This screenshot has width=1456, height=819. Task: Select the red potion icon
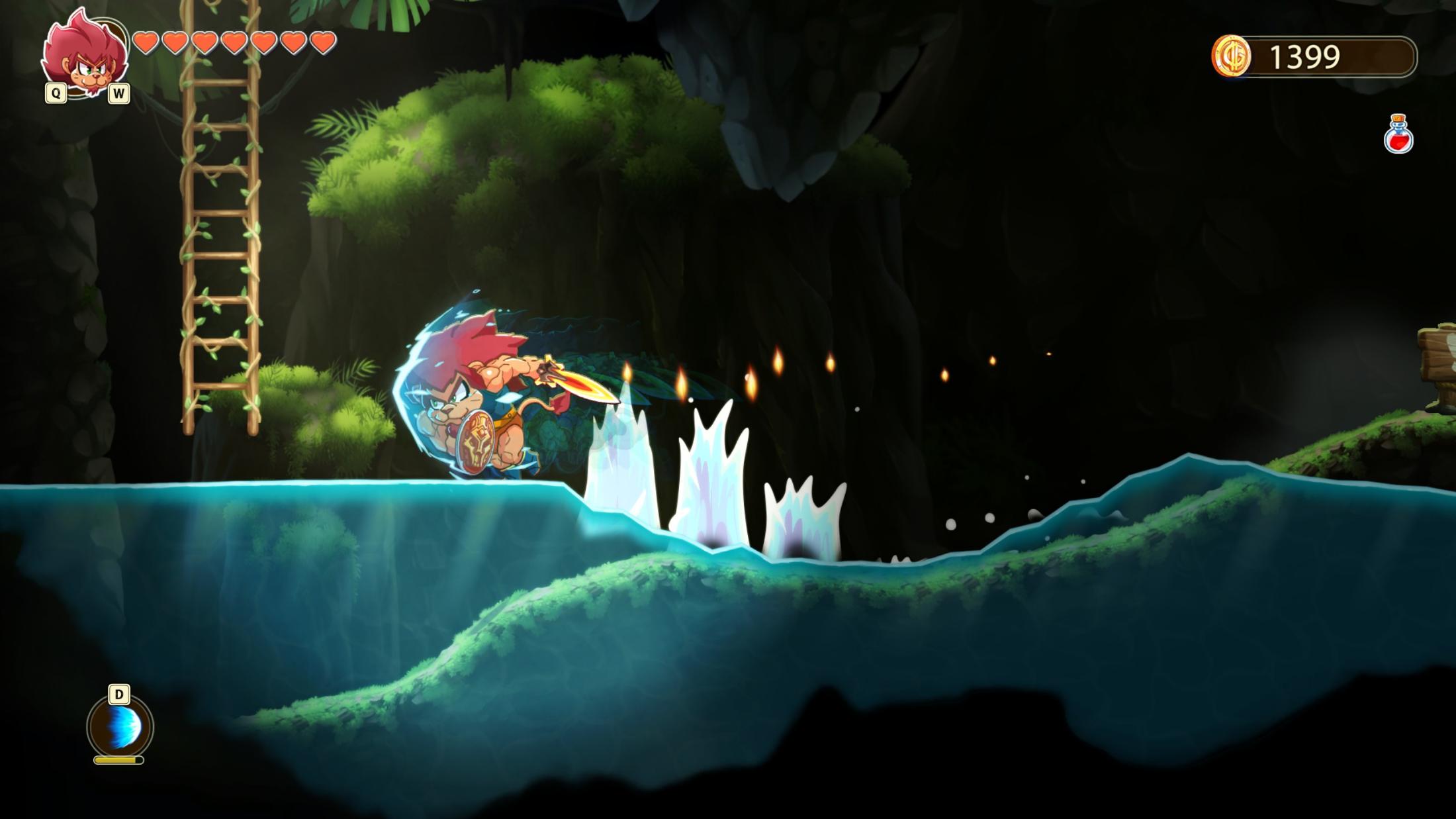[x=1398, y=135]
